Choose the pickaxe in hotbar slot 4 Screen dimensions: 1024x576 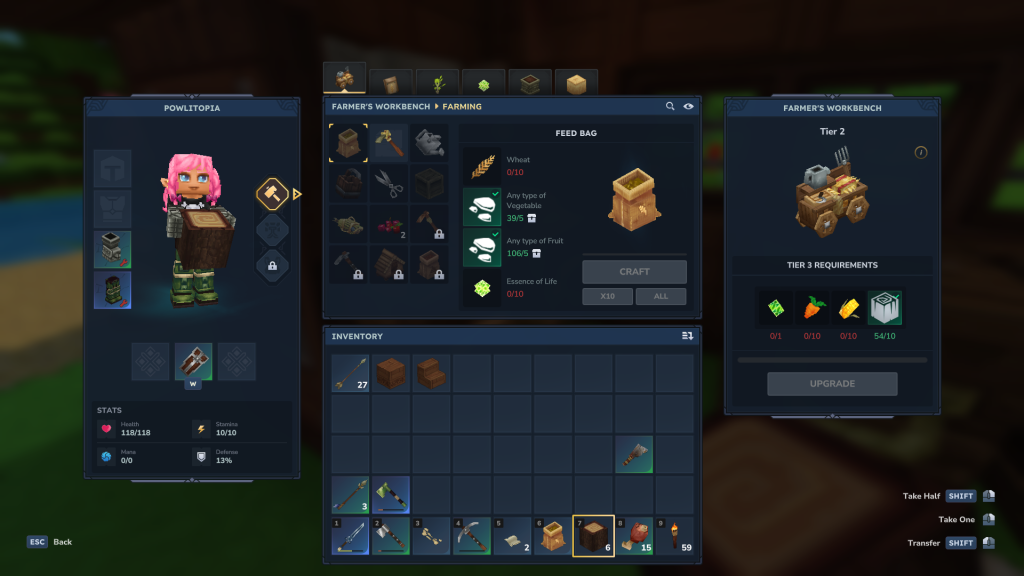471,536
